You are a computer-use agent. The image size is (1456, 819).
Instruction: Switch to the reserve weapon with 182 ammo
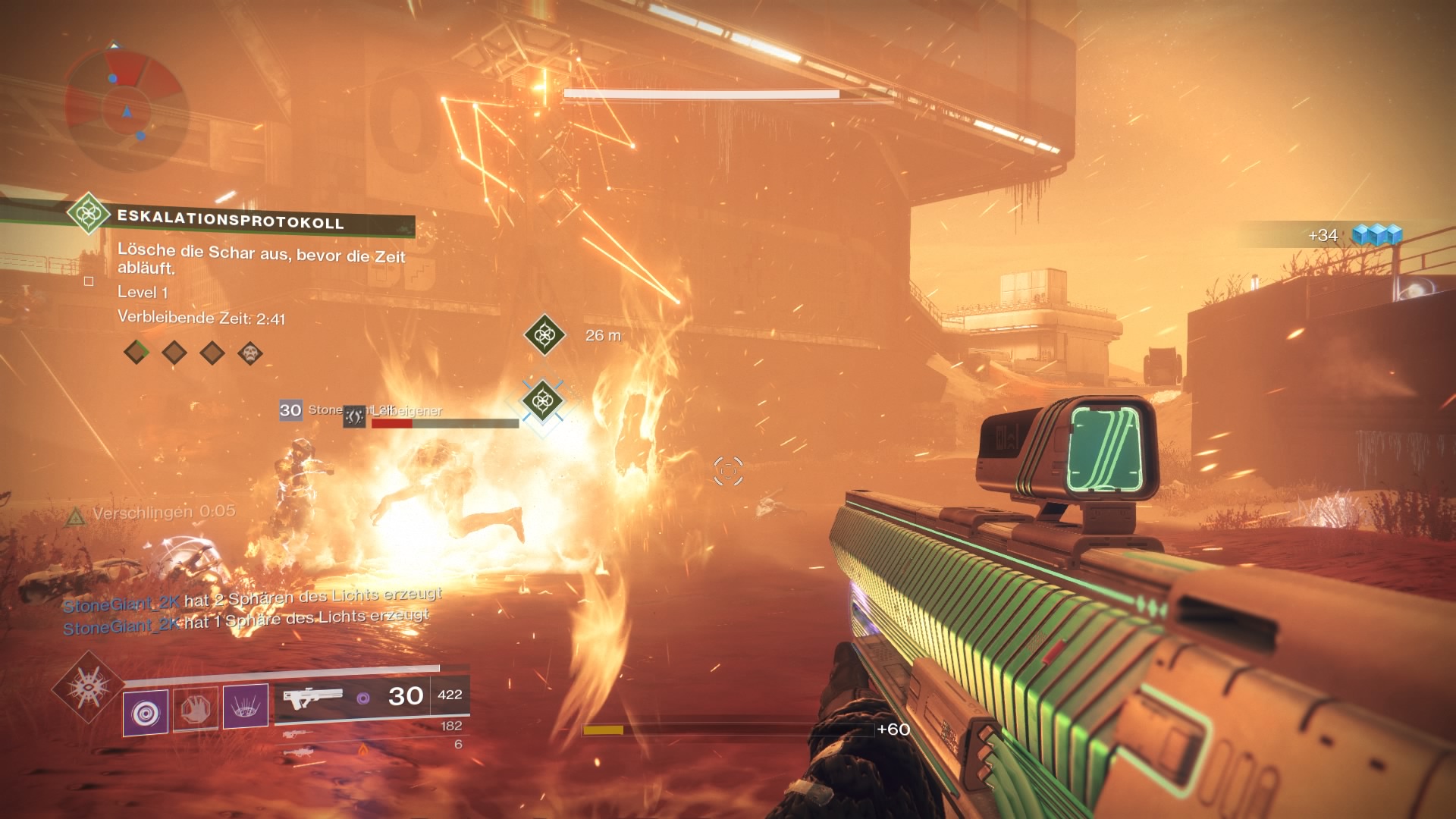tap(299, 733)
